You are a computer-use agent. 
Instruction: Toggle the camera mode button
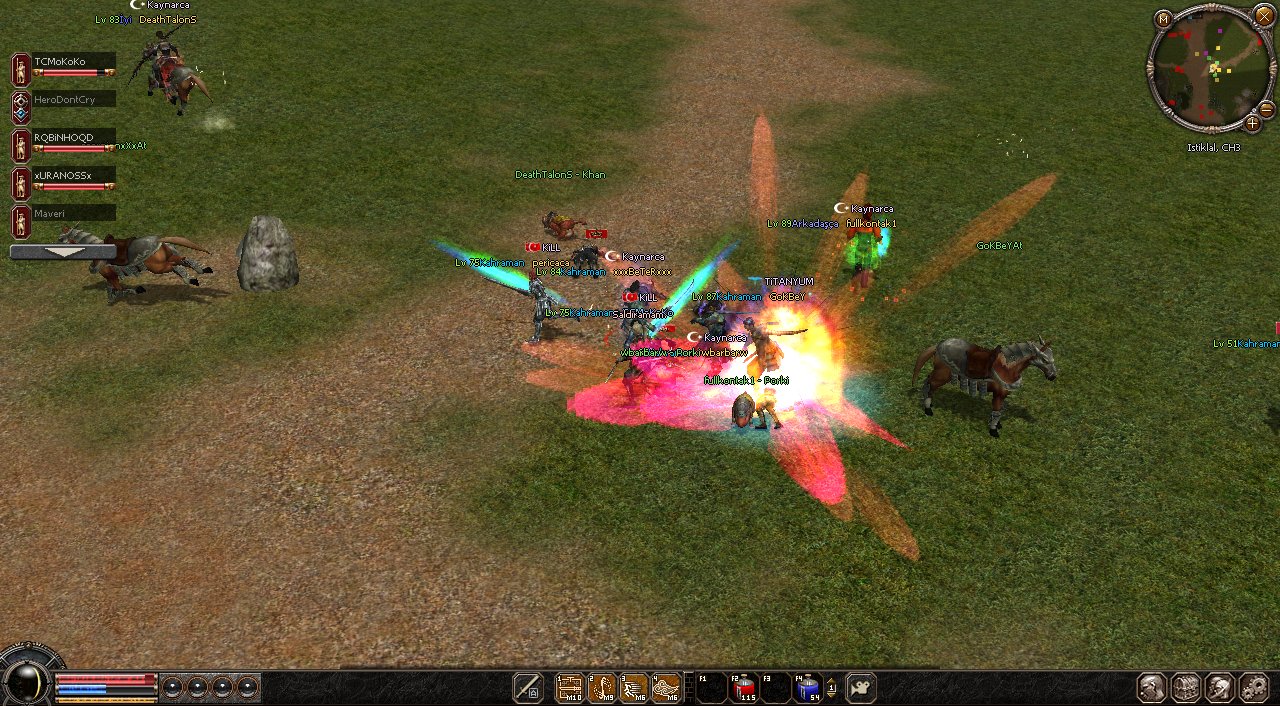pyautogui.click(x=861, y=688)
